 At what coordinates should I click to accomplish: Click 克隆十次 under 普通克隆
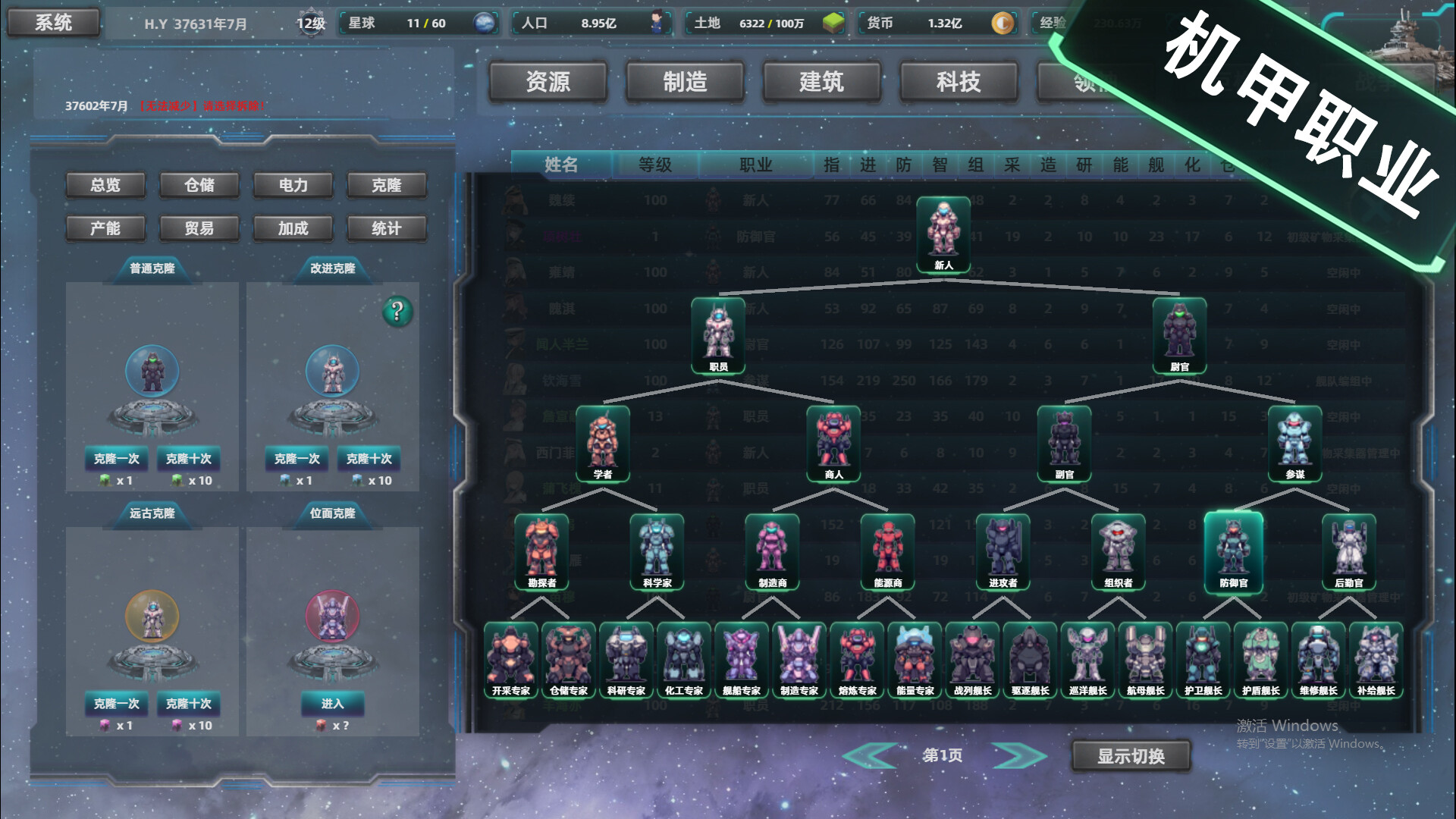(188, 460)
